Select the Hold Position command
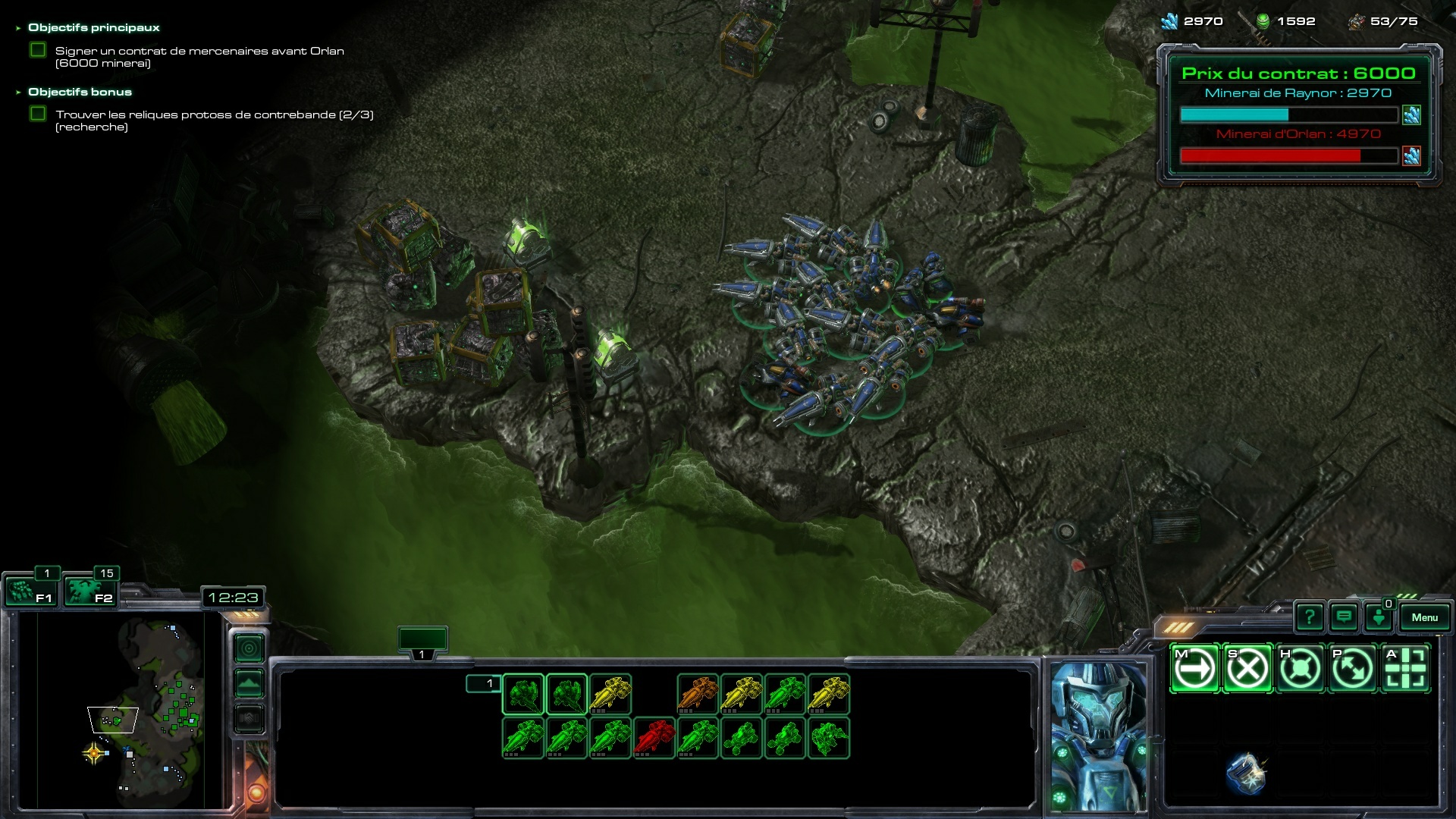The width and height of the screenshot is (1456, 819). tap(1300, 669)
